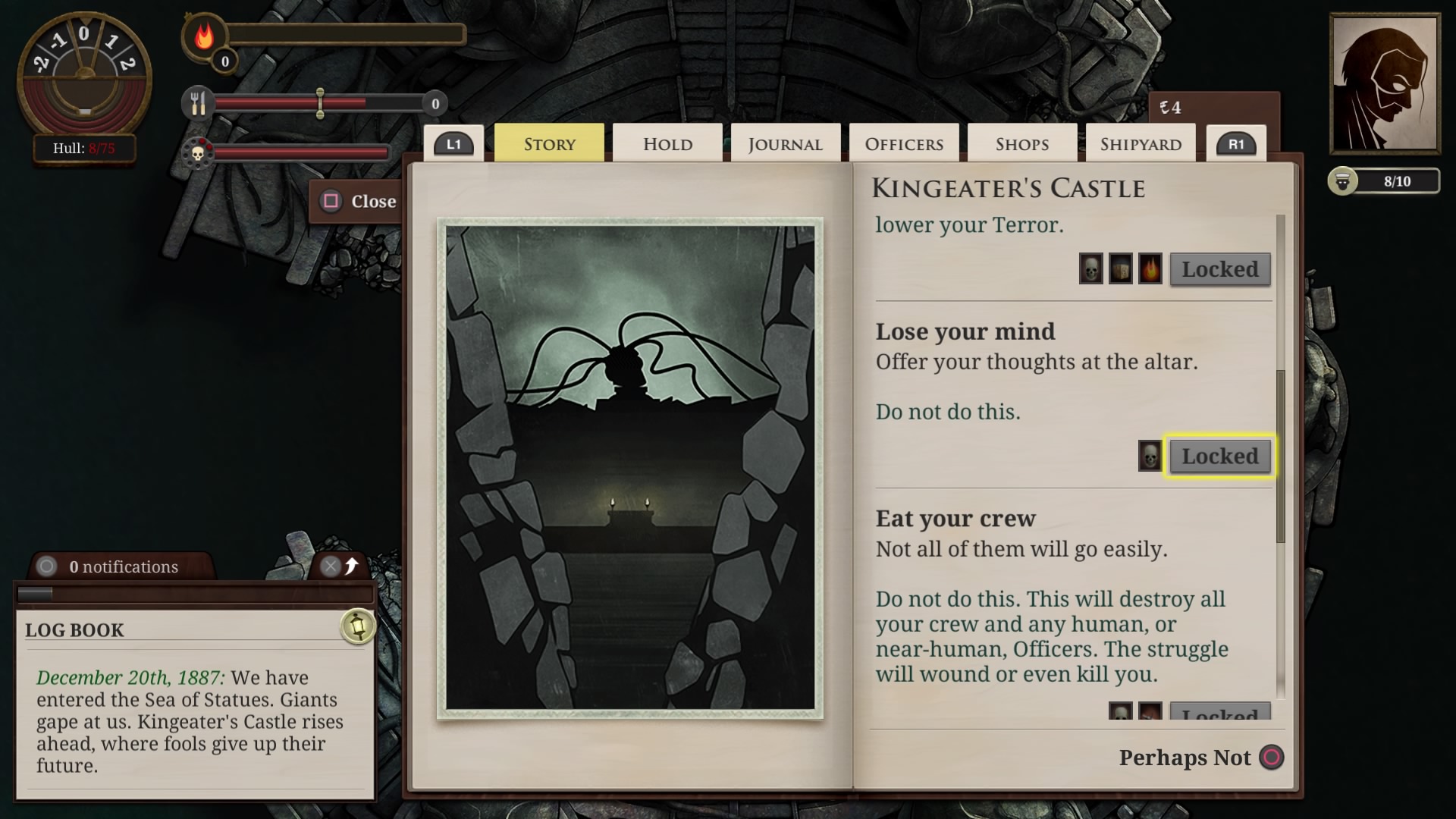This screenshot has width=1456, height=819.
Task: Click the echoes currency display showing 4
Action: (1172, 107)
